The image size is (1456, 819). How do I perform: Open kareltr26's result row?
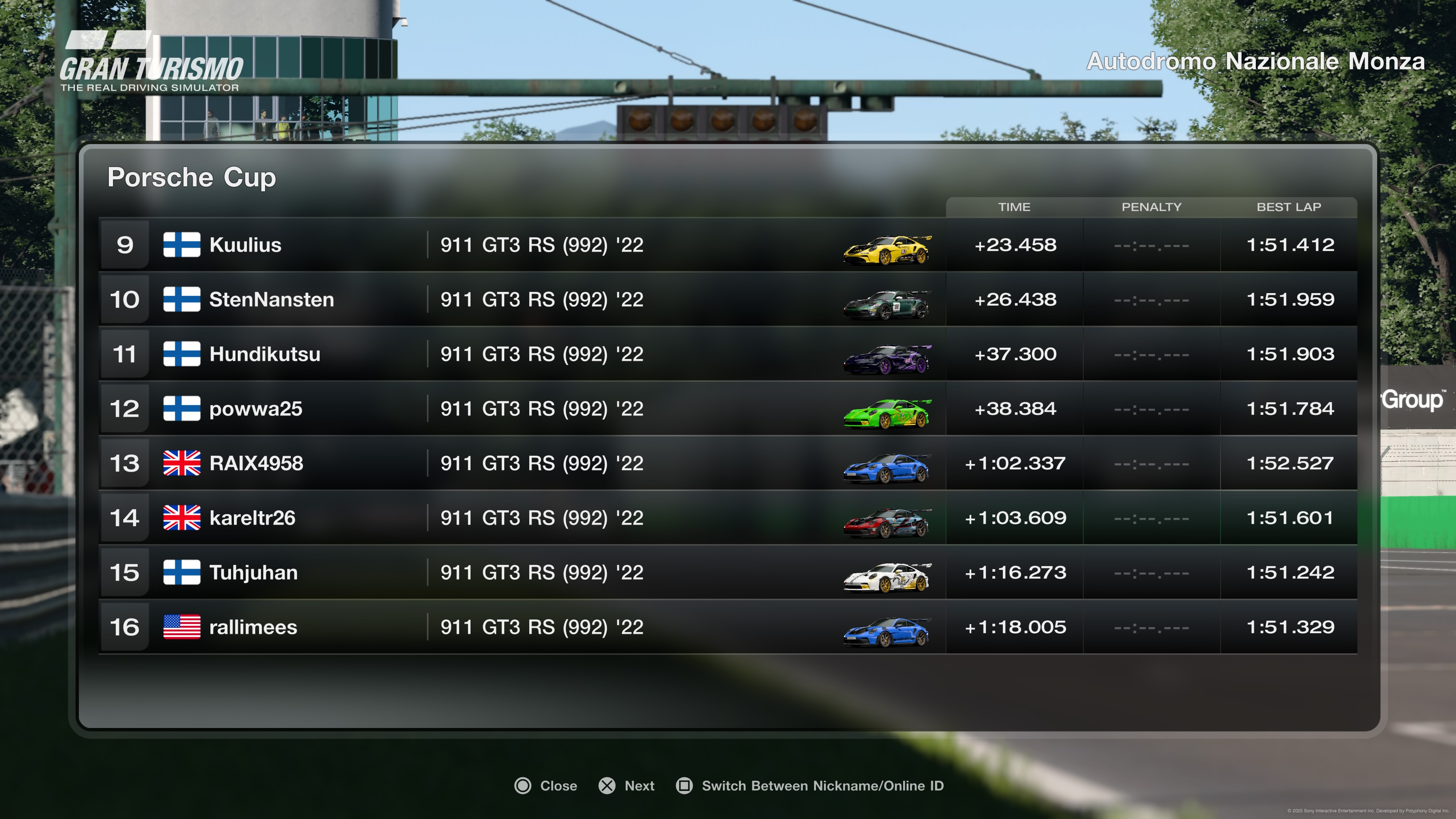click(252, 518)
